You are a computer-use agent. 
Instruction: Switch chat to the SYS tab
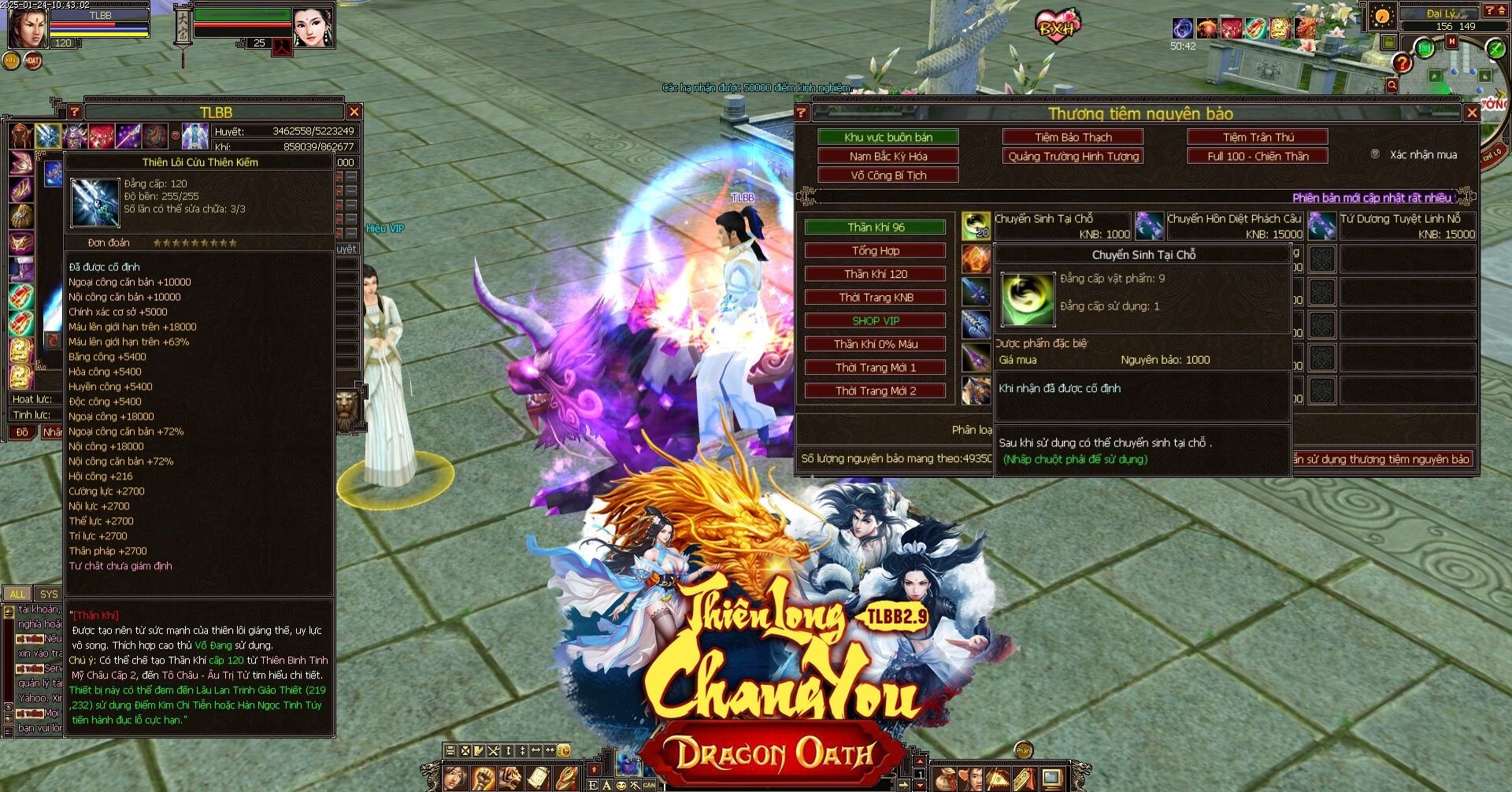[49, 594]
